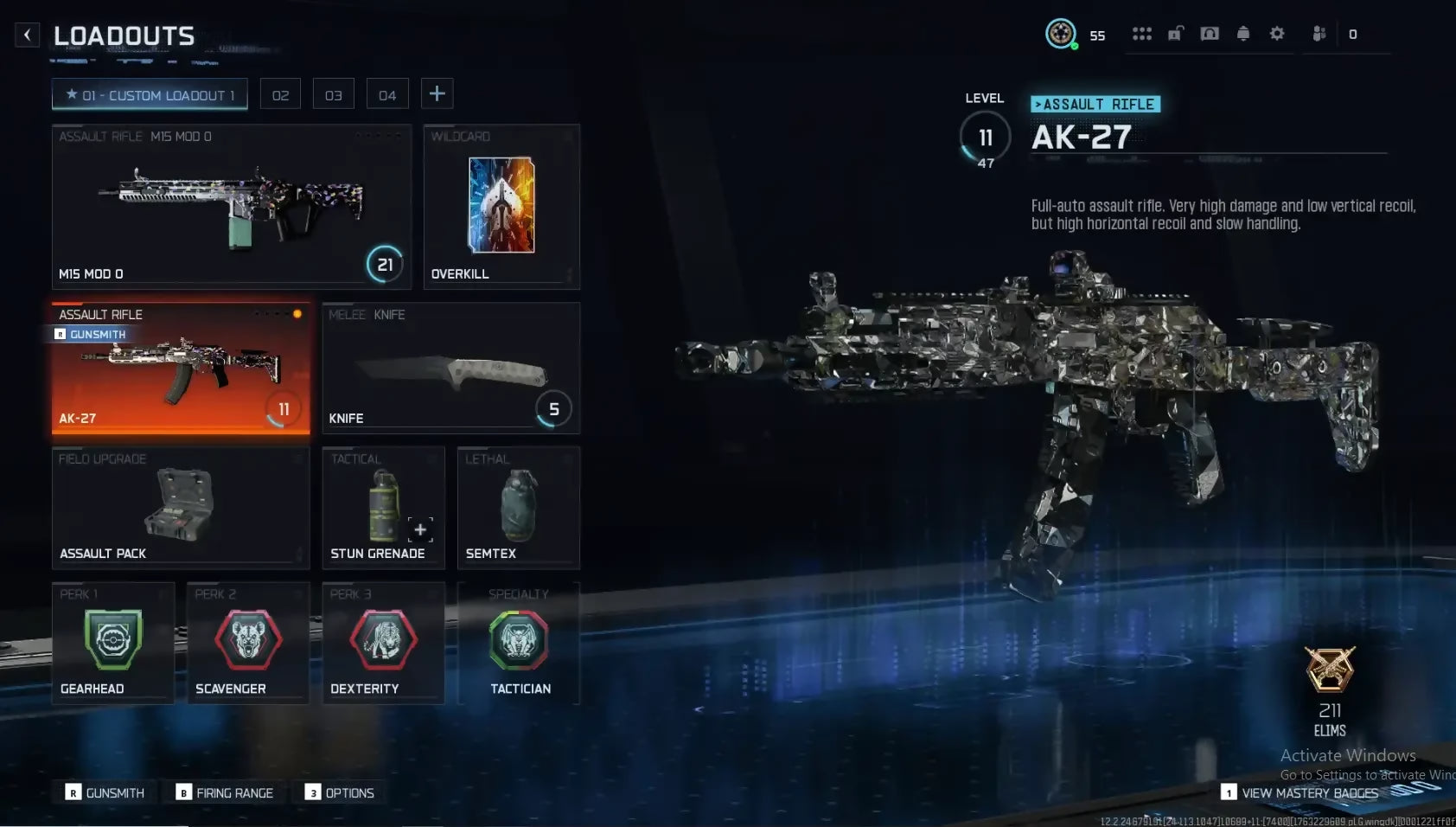
Task: Select Custom Loadout 1 tab
Action: (x=150, y=94)
